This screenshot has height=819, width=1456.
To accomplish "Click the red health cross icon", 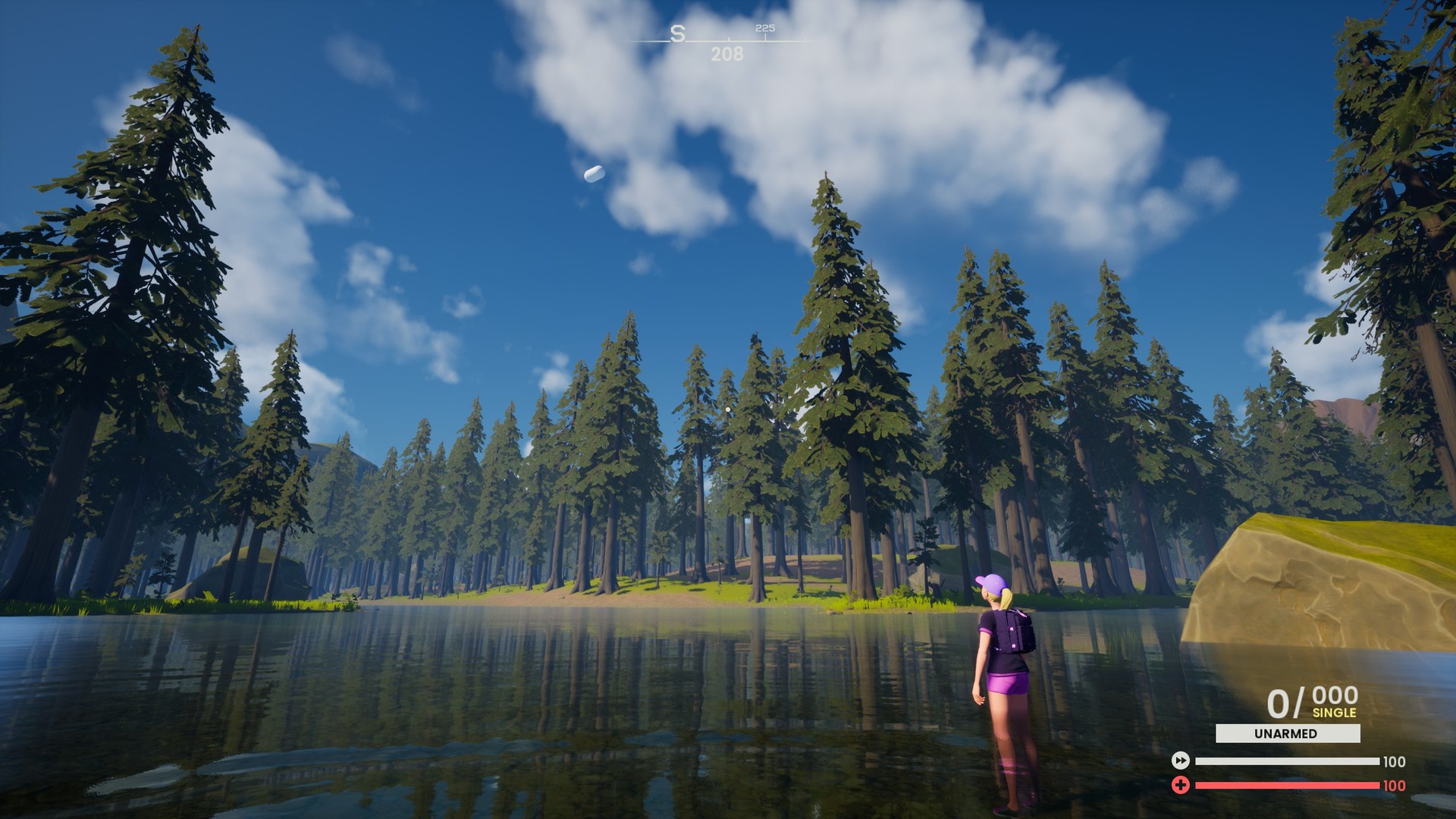I will coord(1180,785).
